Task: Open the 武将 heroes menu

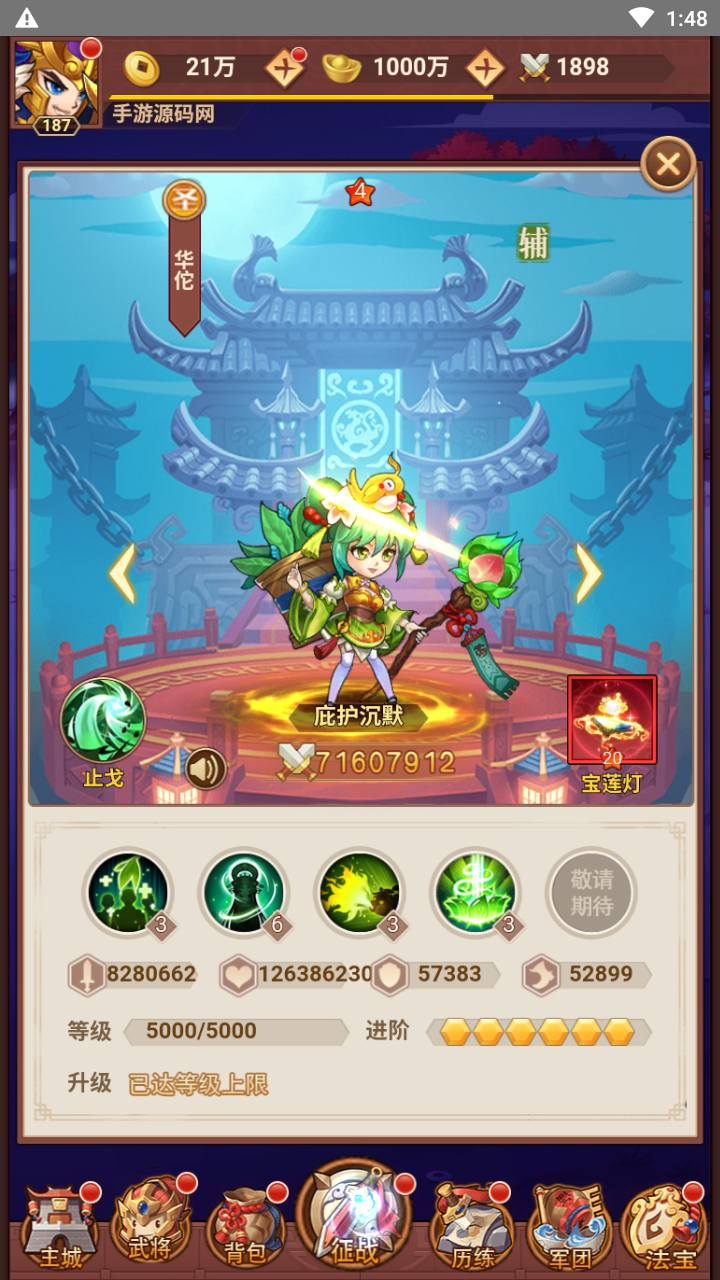Action: coord(152,1227)
